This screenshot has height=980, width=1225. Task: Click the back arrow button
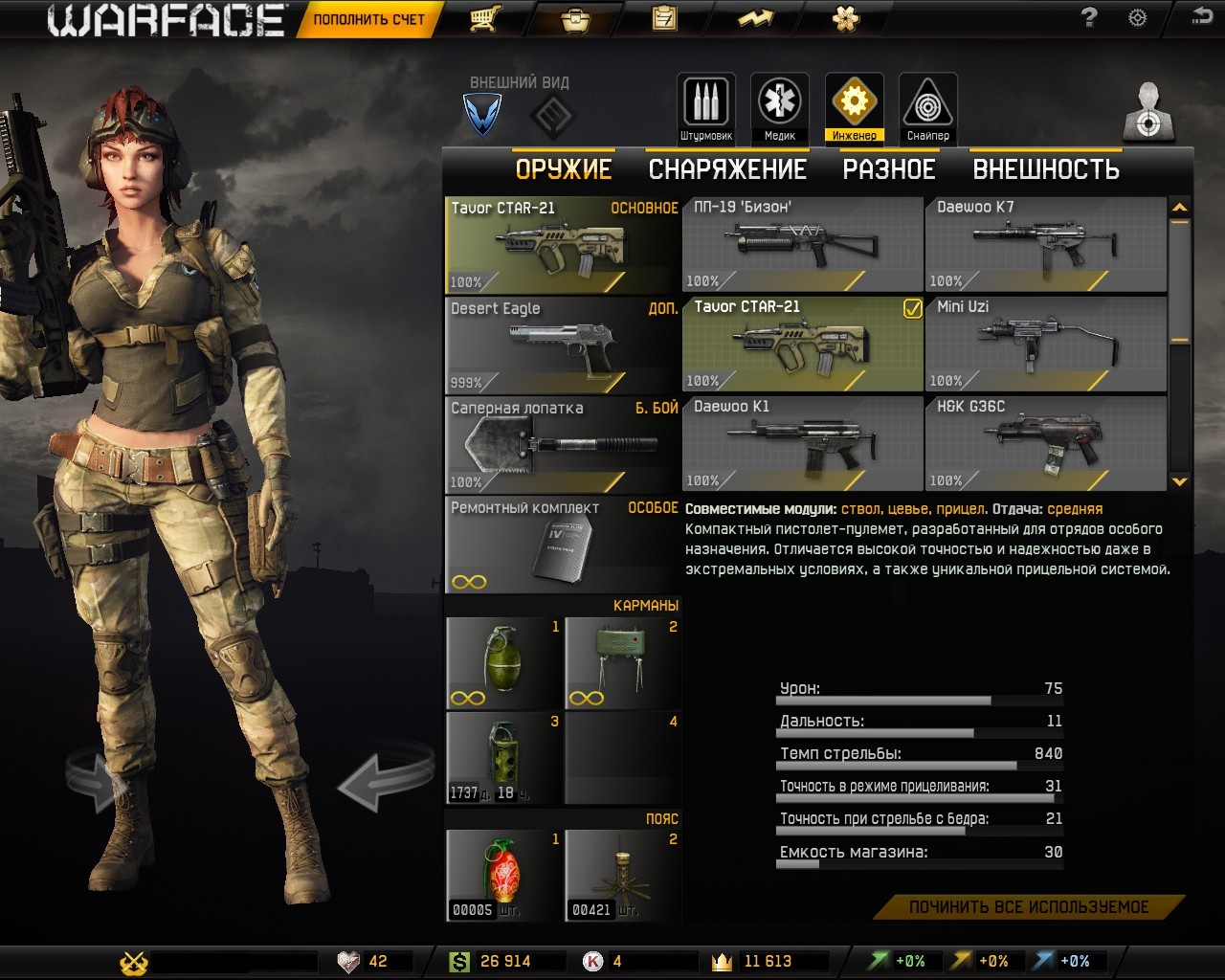point(1201,16)
